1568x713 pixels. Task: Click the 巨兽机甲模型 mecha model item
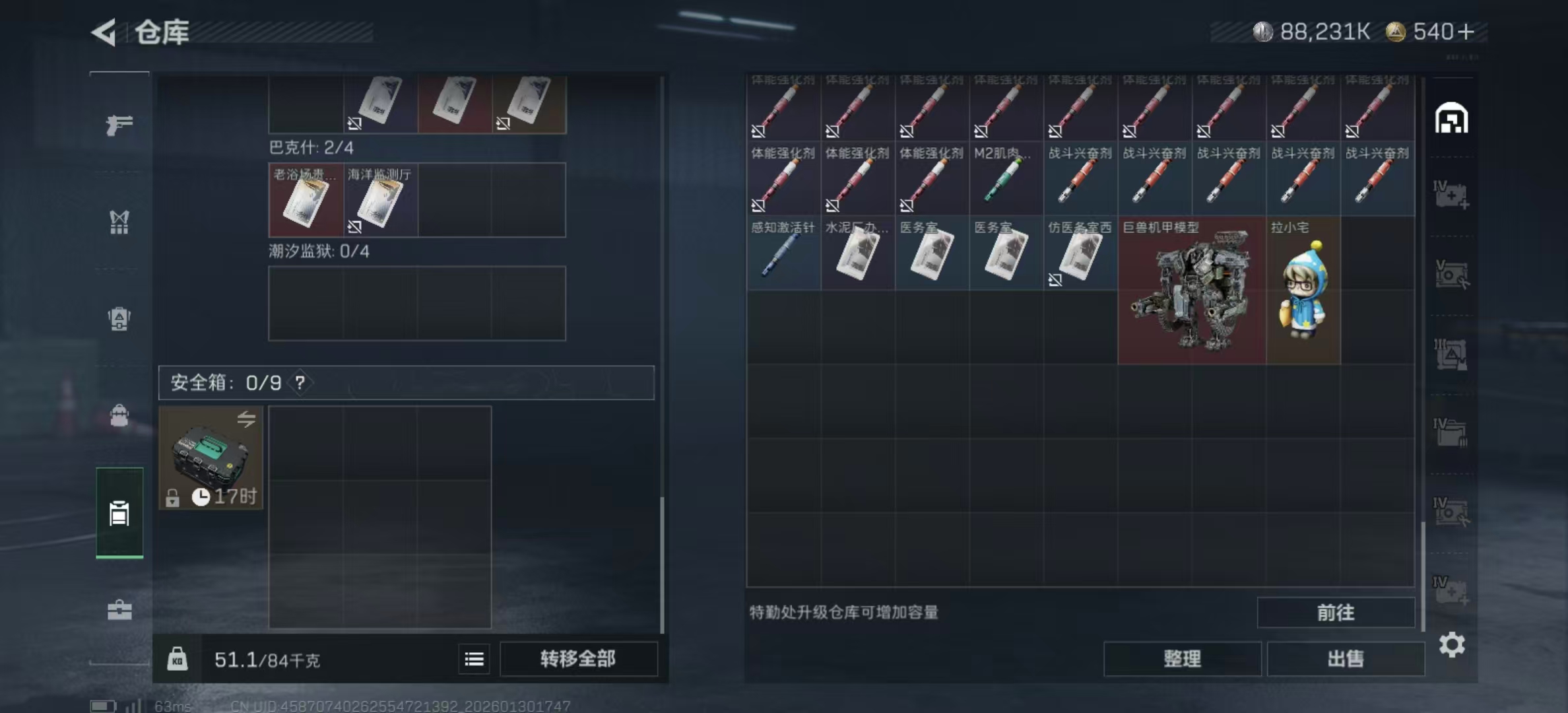tap(1192, 290)
